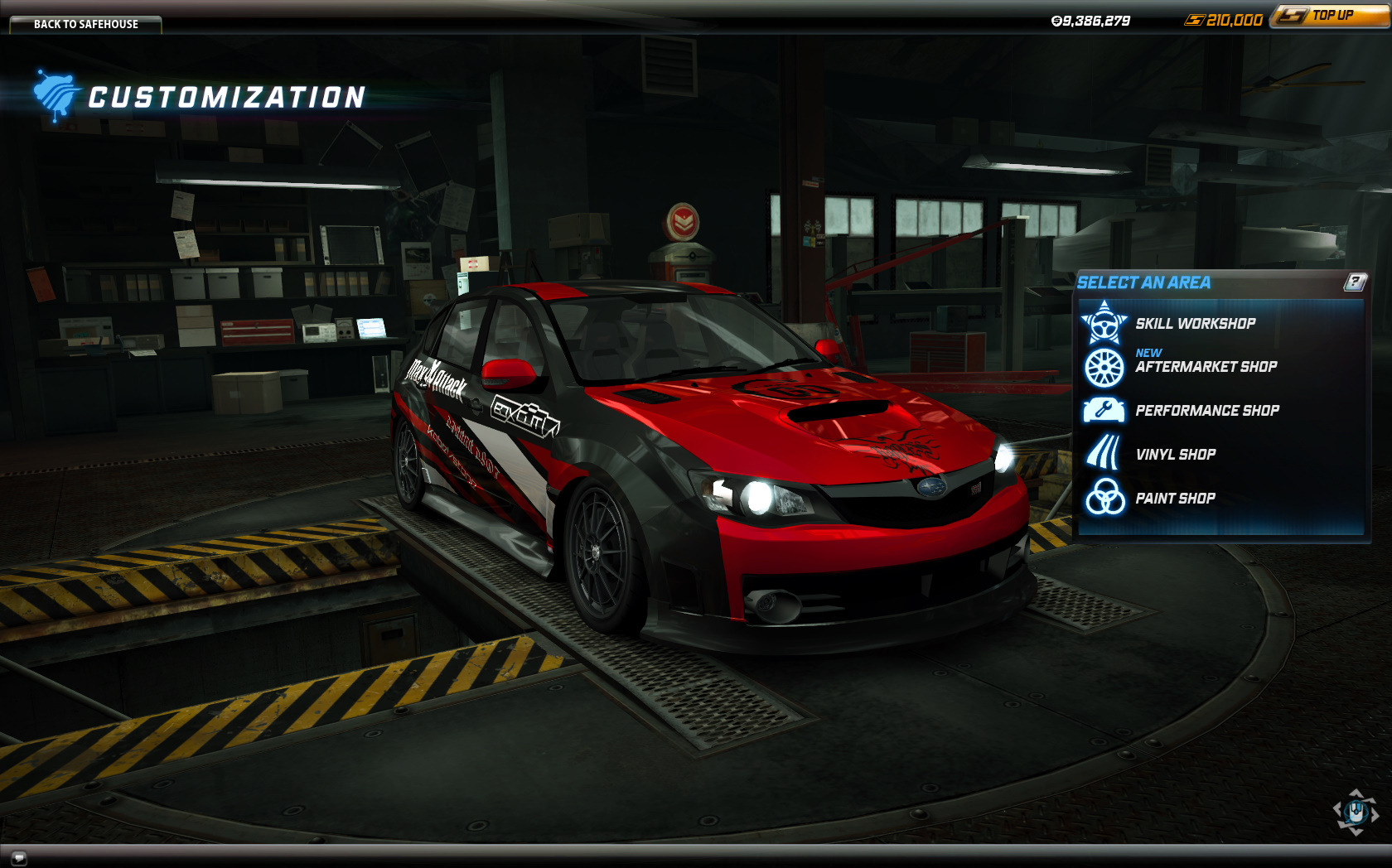
Task: Open the Vinyl Shop
Action: (1175, 455)
